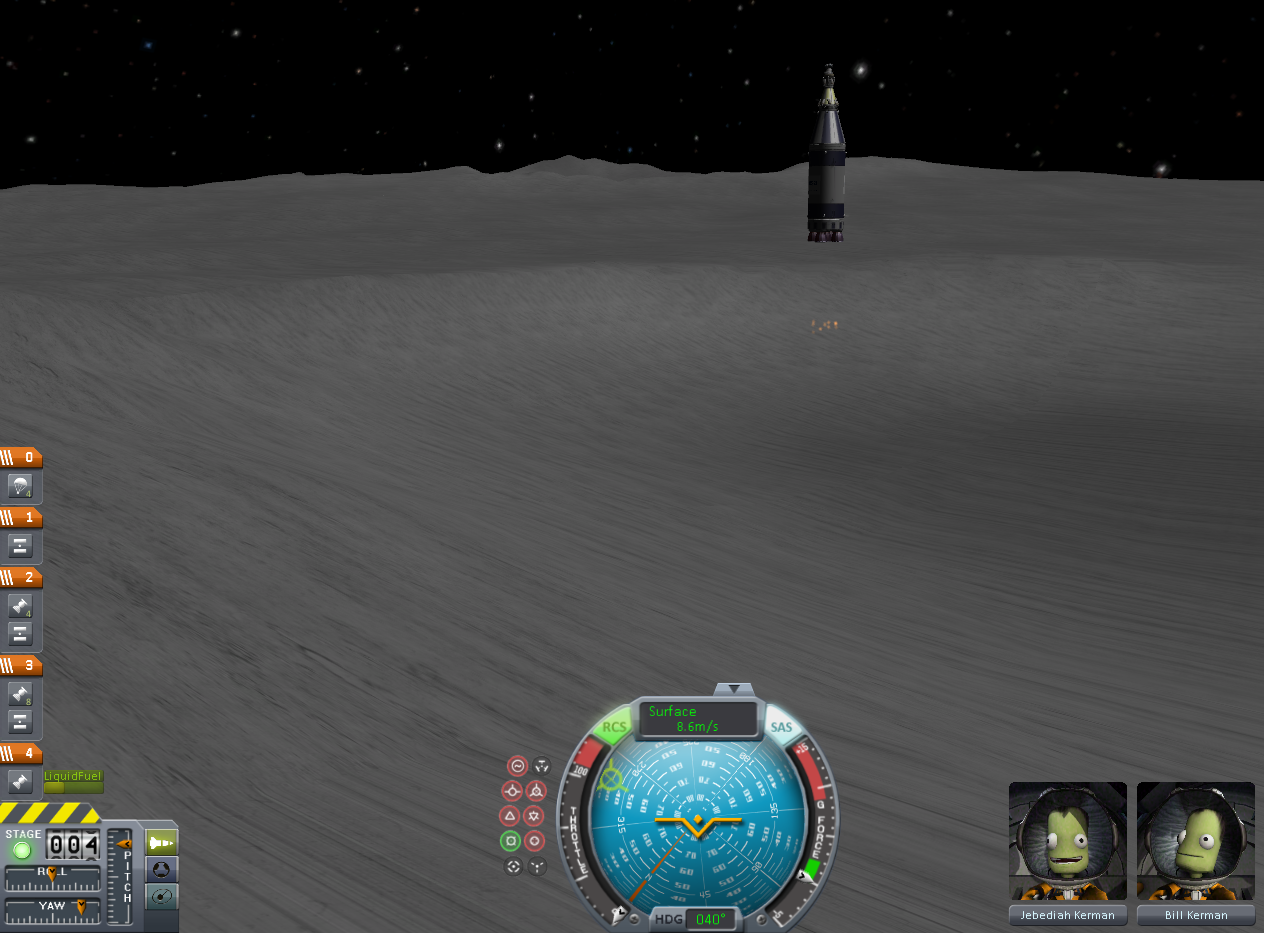Click the orange stage 3 header
The height and width of the screenshot is (933, 1264).
pyautogui.click(x=21, y=666)
